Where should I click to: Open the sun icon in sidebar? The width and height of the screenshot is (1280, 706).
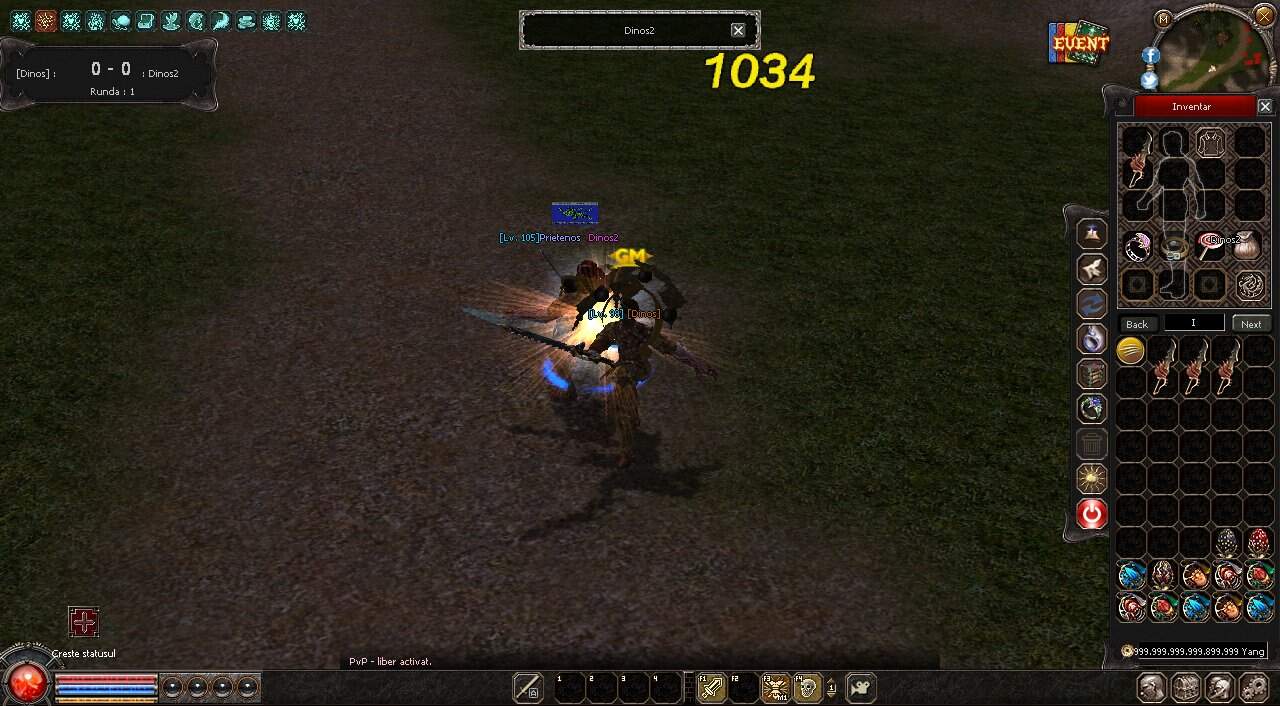coord(1092,478)
